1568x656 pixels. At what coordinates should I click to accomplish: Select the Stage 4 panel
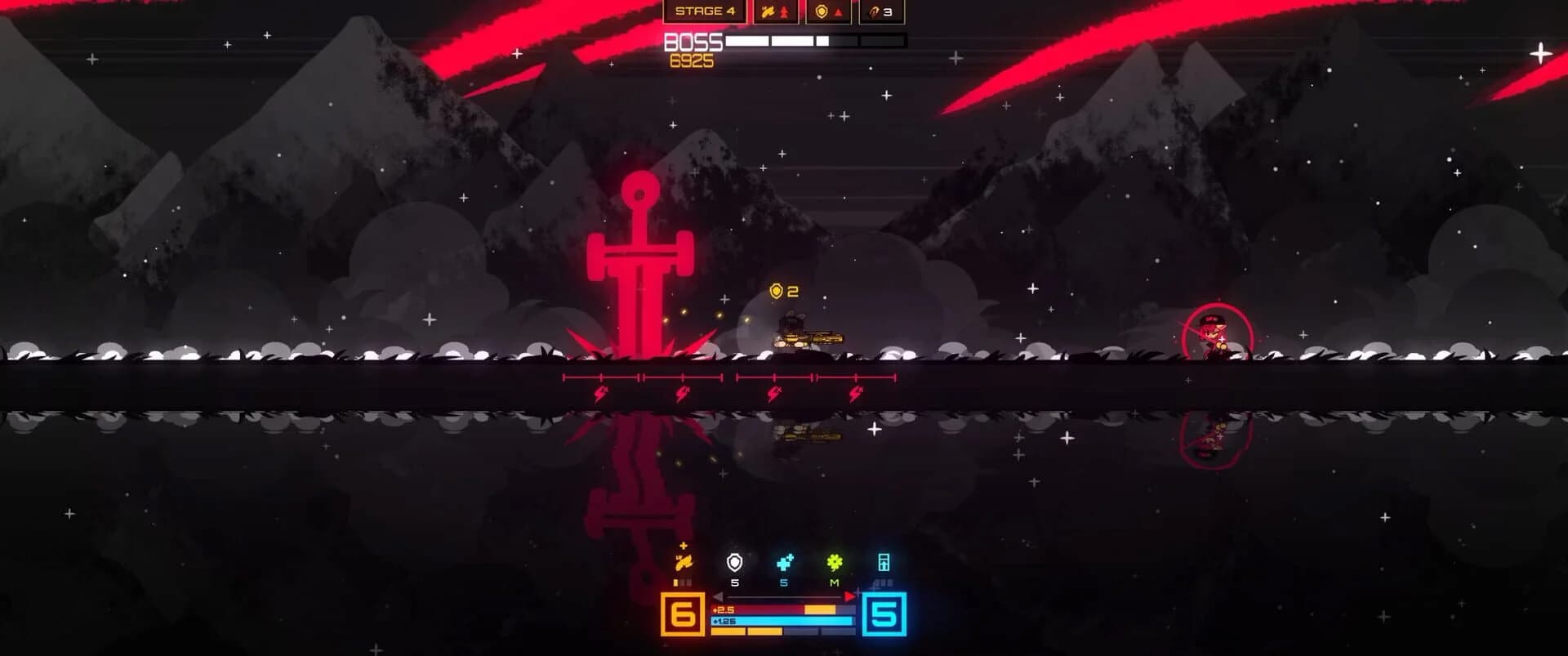tap(704, 12)
